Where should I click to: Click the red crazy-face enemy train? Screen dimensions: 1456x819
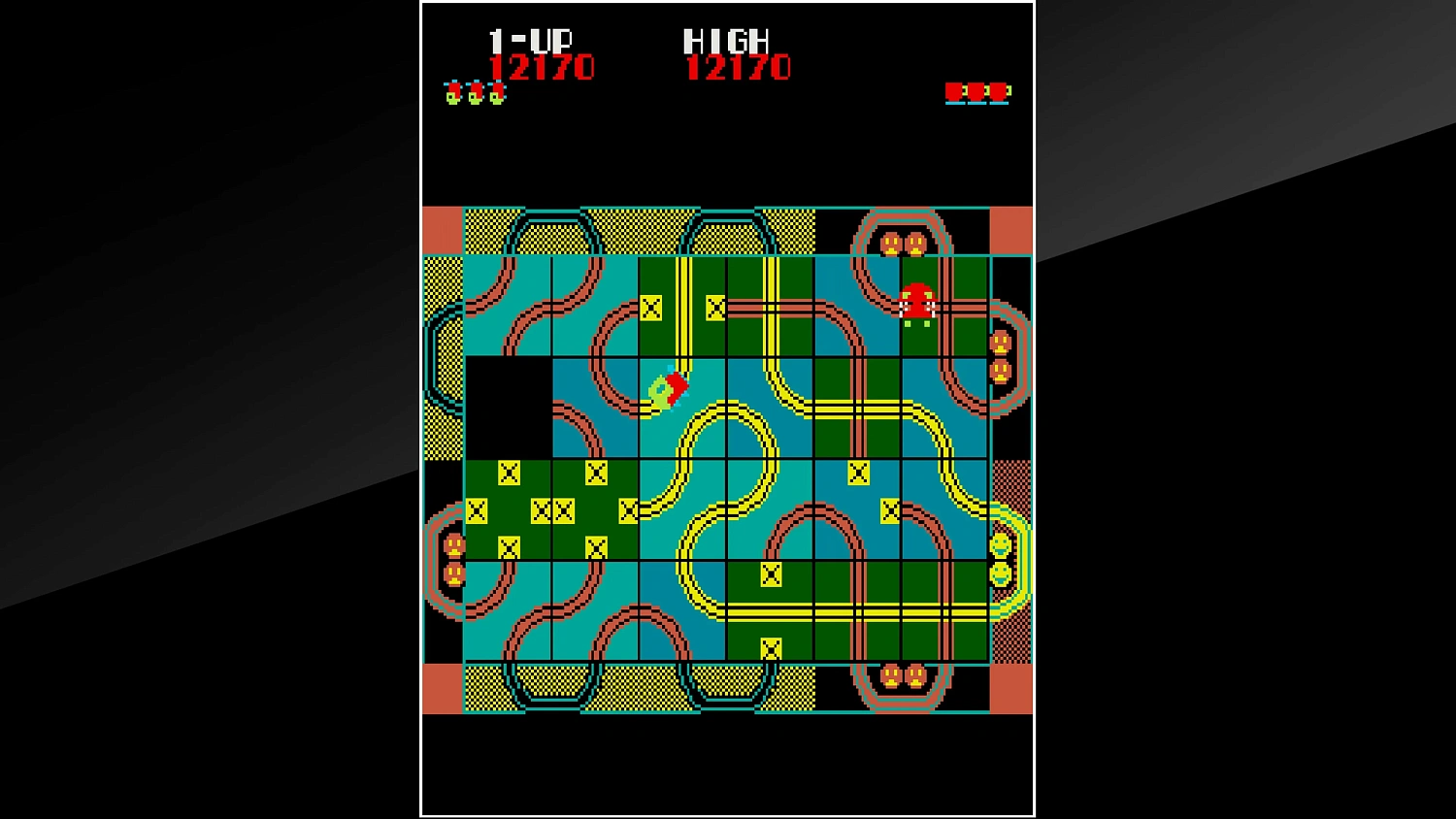[x=916, y=299]
